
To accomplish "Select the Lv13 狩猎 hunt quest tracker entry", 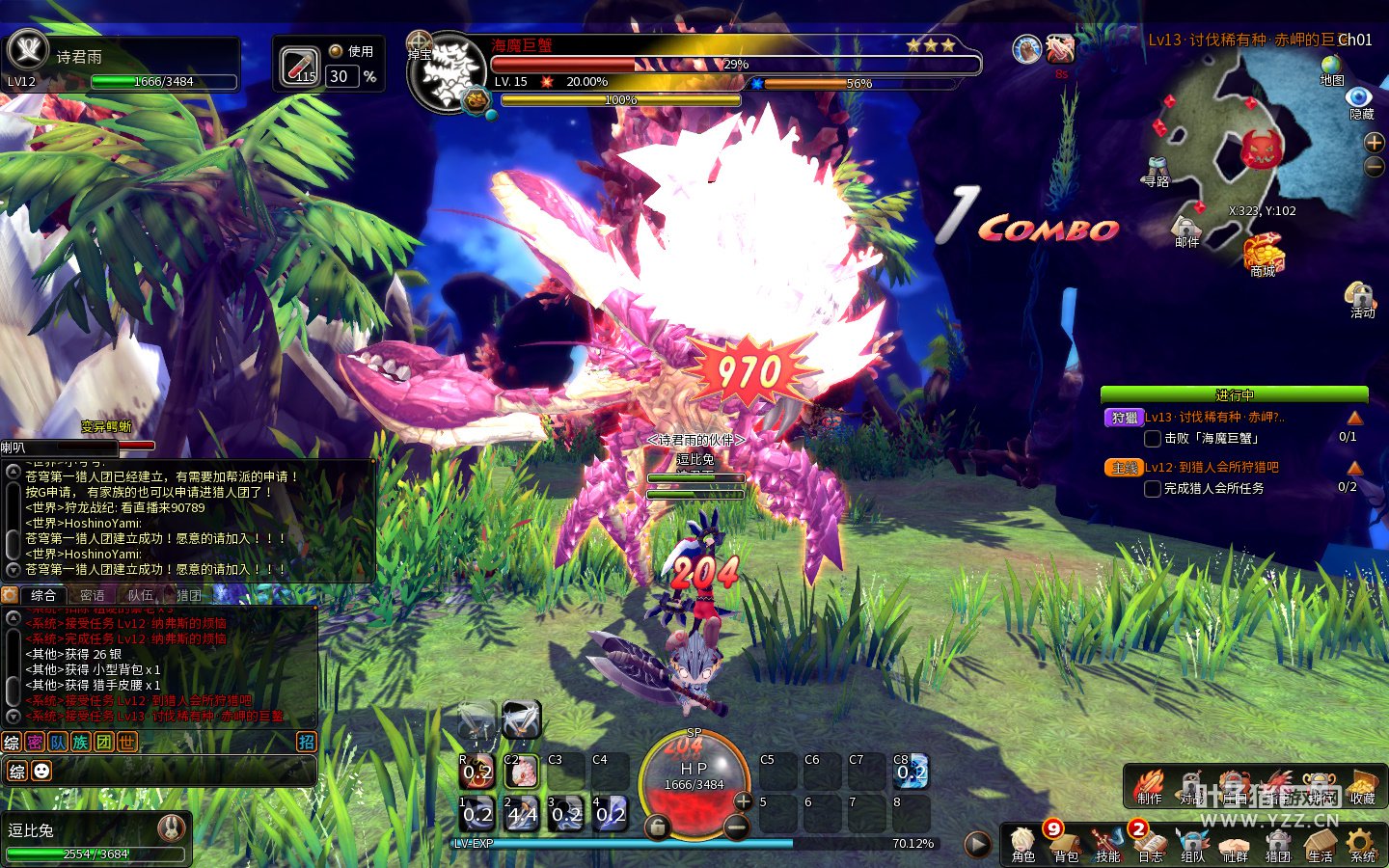I will coord(1214,418).
